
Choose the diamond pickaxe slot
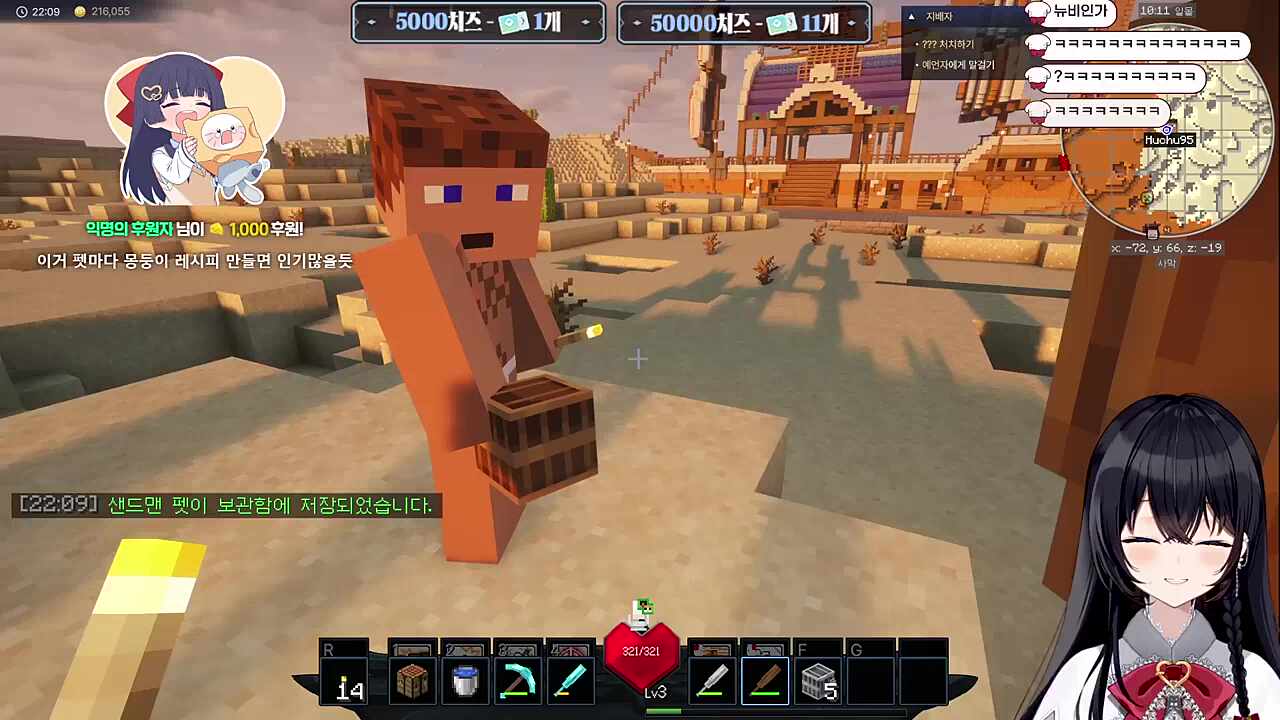(x=517, y=682)
